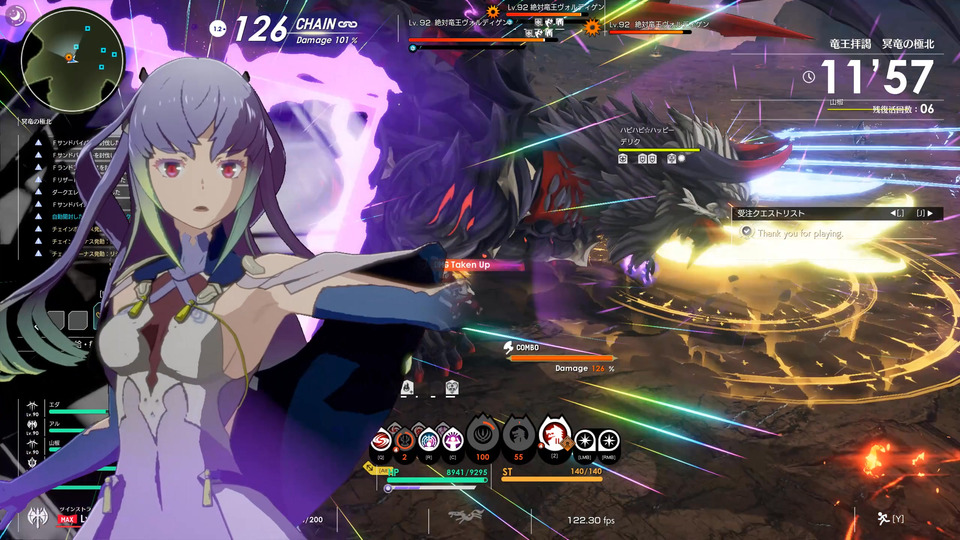Screen dimensions: 960x540
Task: Click the circular minimap
Action: [x=73, y=58]
